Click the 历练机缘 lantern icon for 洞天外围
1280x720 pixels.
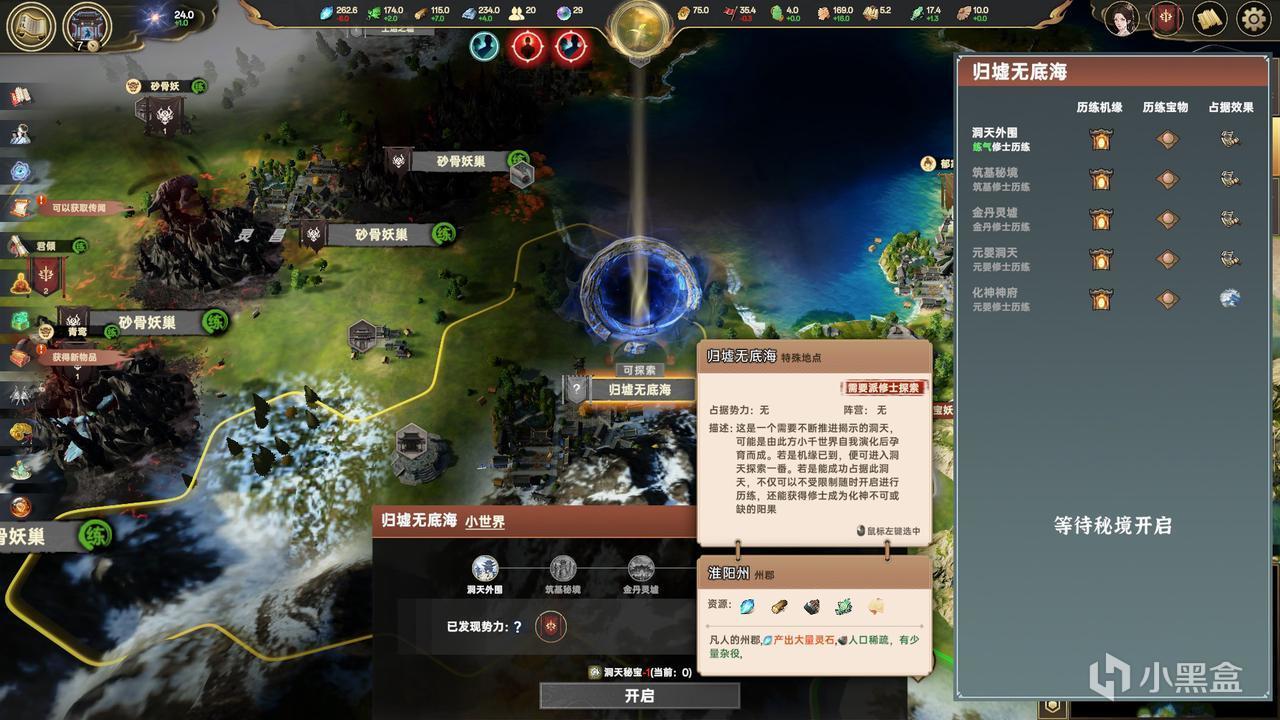coord(1101,139)
